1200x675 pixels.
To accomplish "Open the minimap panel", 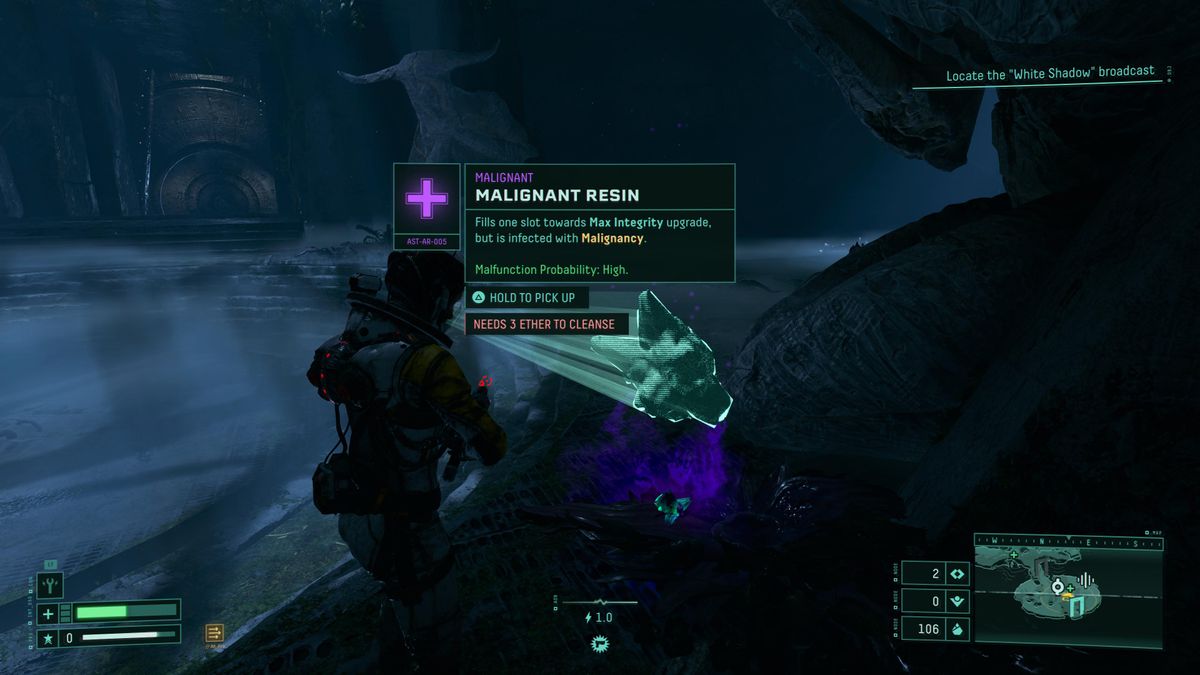I will pos(1068,590).
